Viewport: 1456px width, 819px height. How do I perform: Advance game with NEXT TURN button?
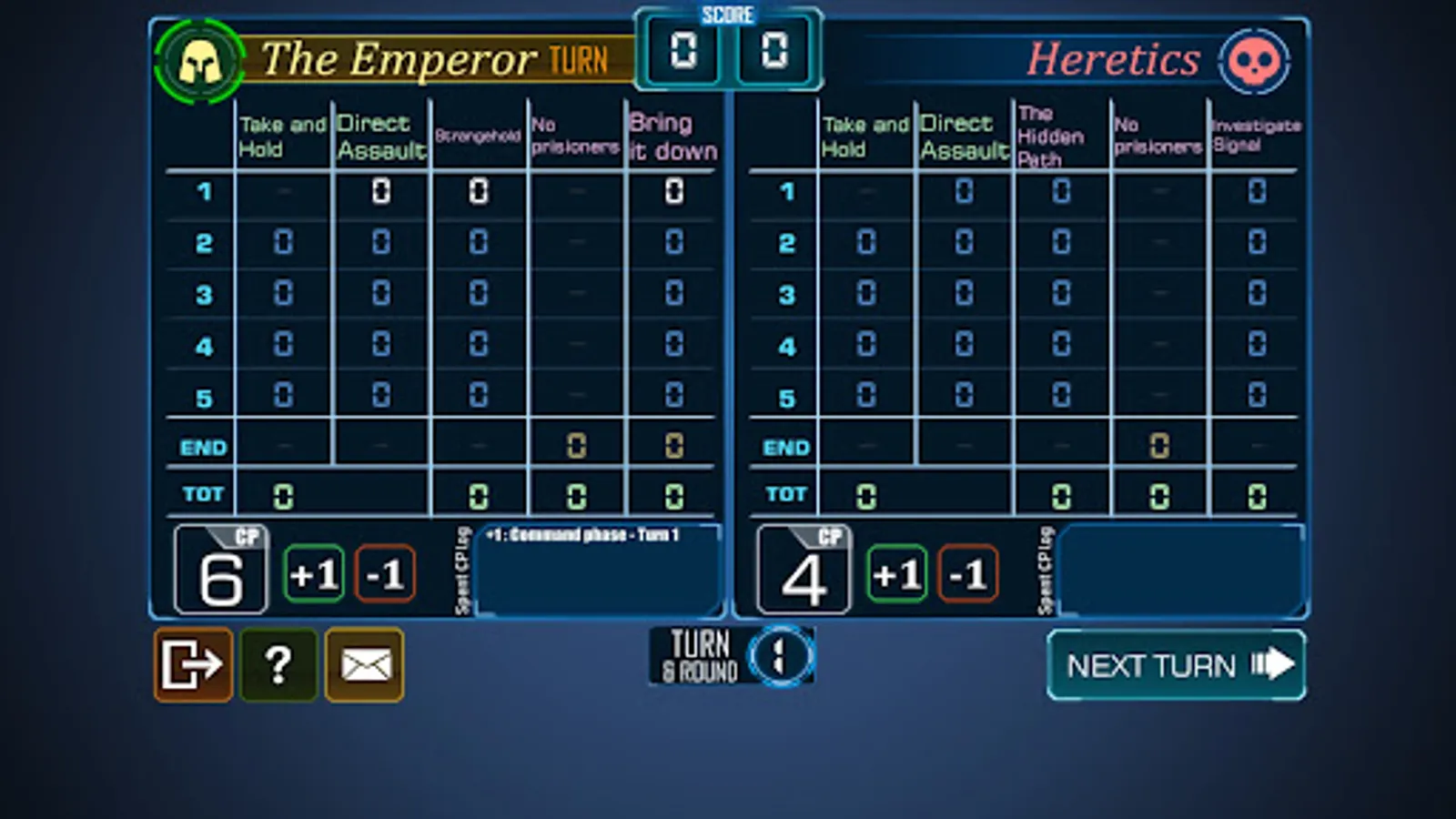tap(1176, 664)
